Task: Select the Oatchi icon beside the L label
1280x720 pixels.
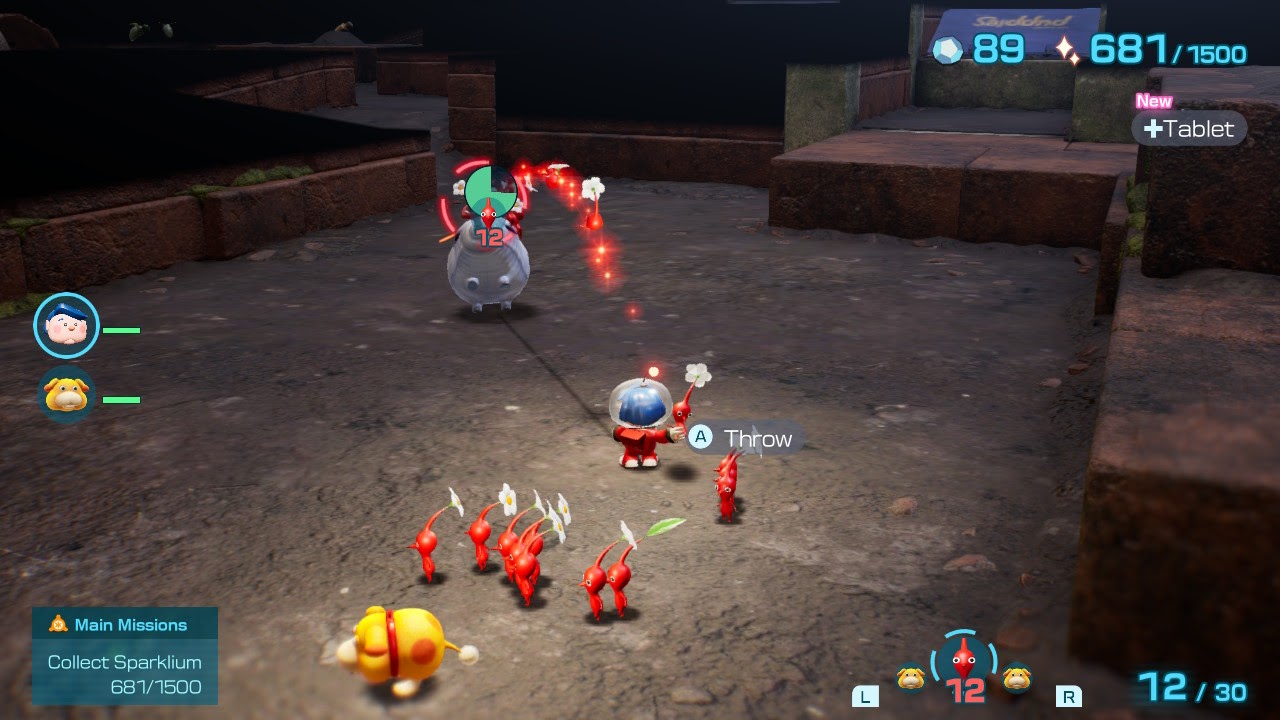Action: pos(910,678)
